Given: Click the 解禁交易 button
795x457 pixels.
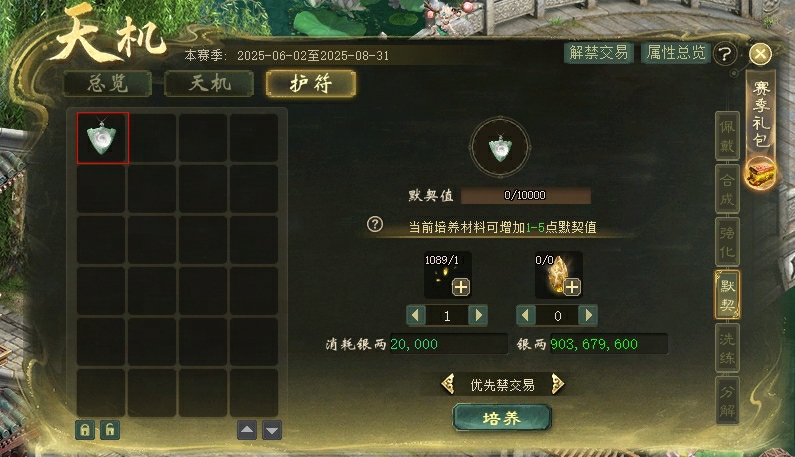Looking at the screenshot, I should tap(597, 53).
